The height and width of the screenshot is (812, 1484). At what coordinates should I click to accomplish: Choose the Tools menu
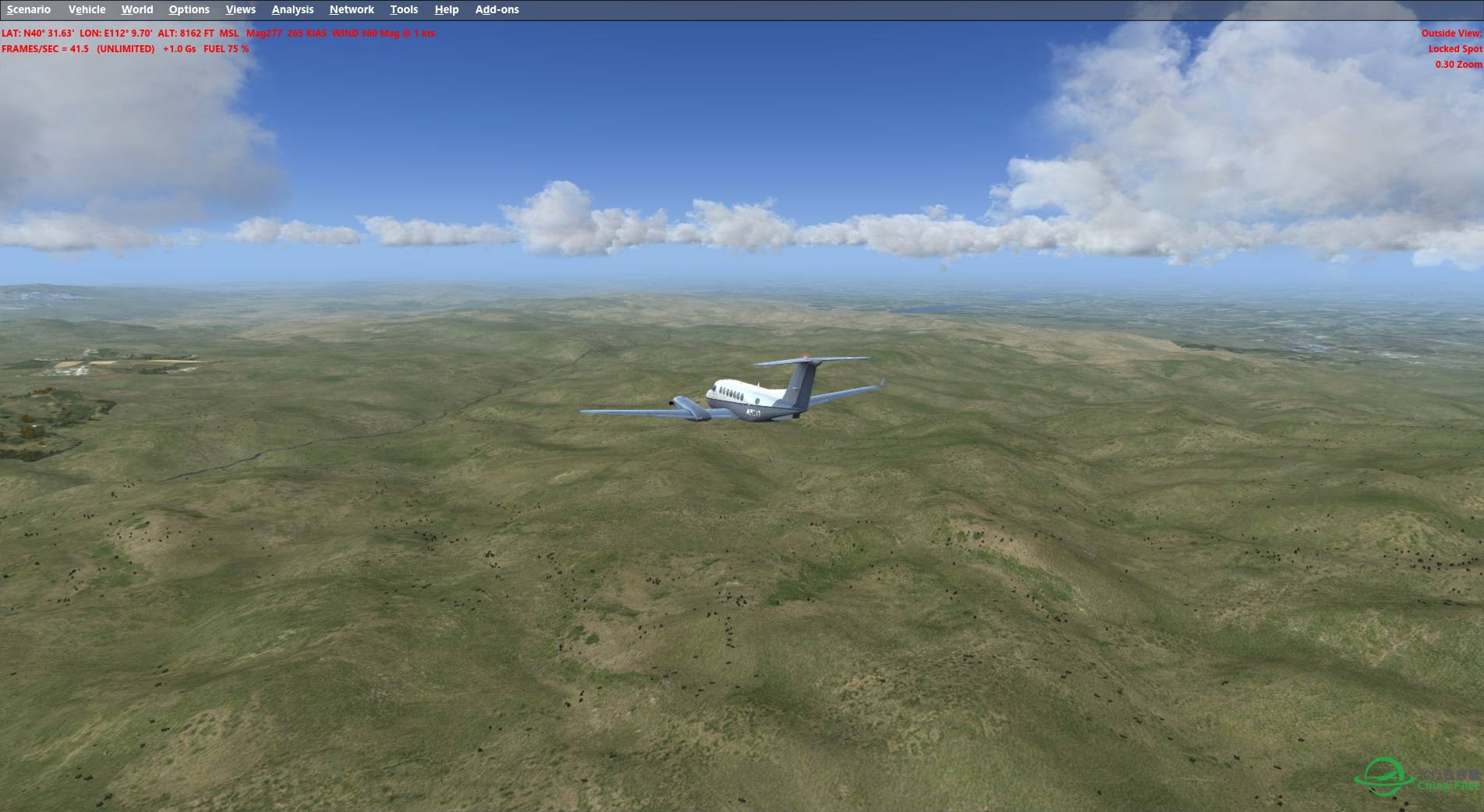(x=404, y=9)
